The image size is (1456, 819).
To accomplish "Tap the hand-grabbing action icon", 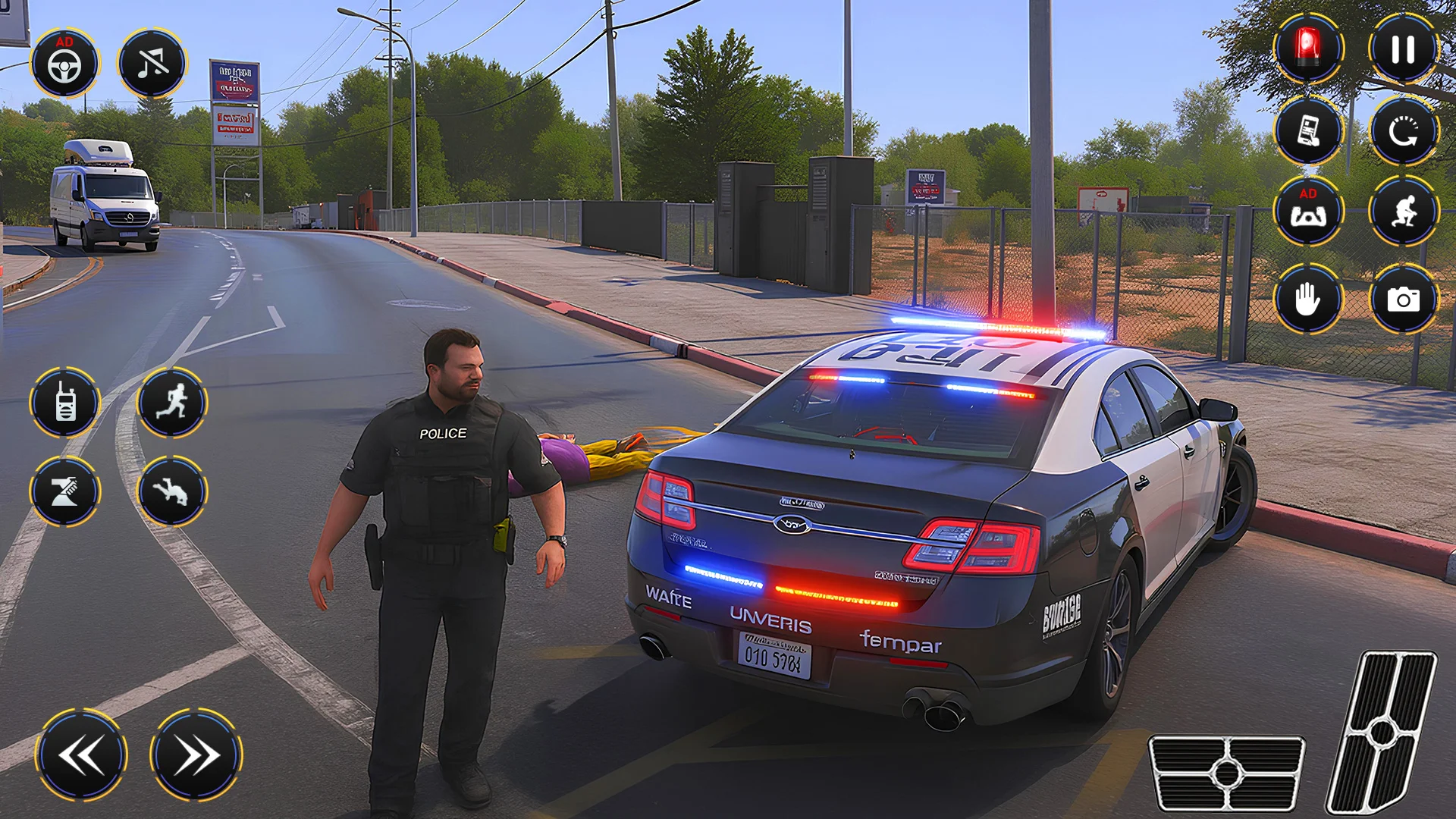I will [x=65, y=491].
